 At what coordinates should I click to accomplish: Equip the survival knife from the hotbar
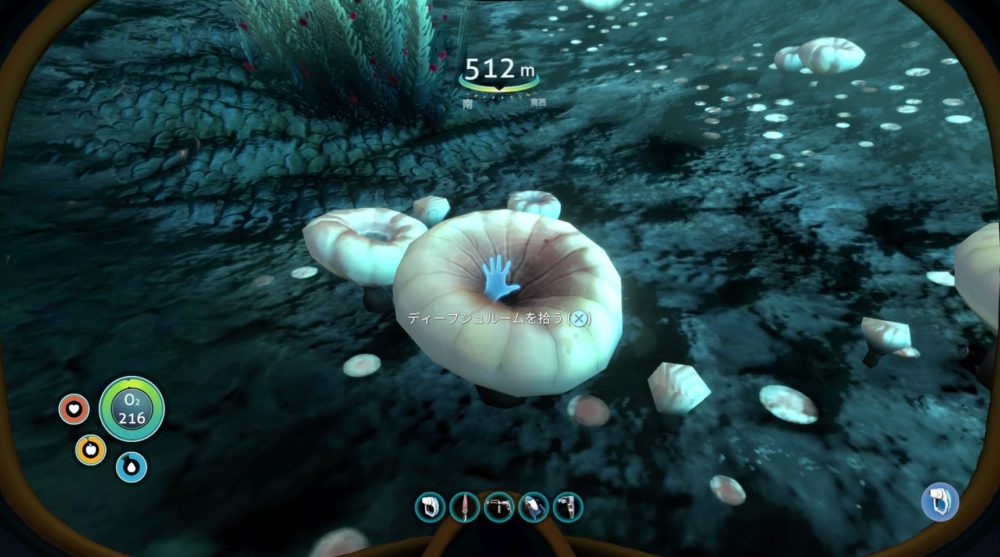click(464, 507)
